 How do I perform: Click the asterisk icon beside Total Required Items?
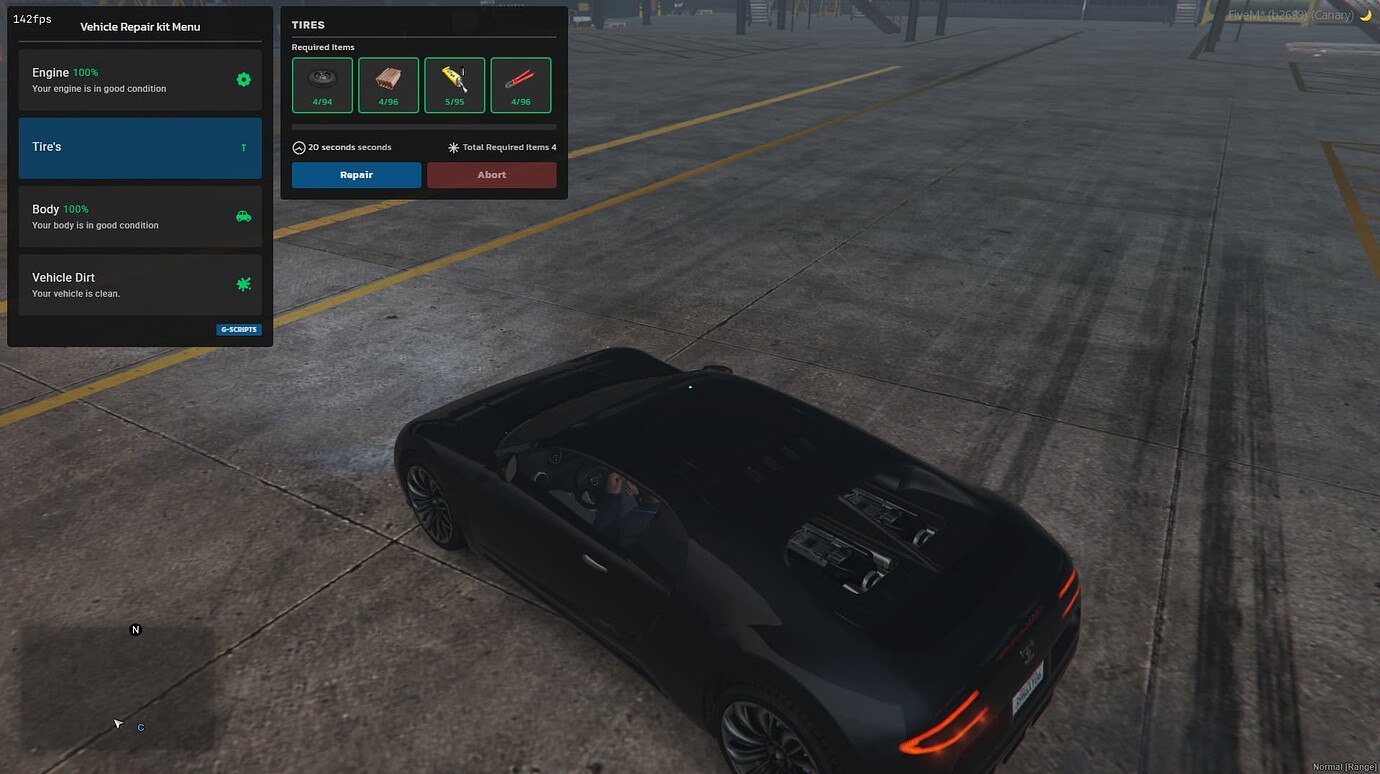[x=452, y=146]
